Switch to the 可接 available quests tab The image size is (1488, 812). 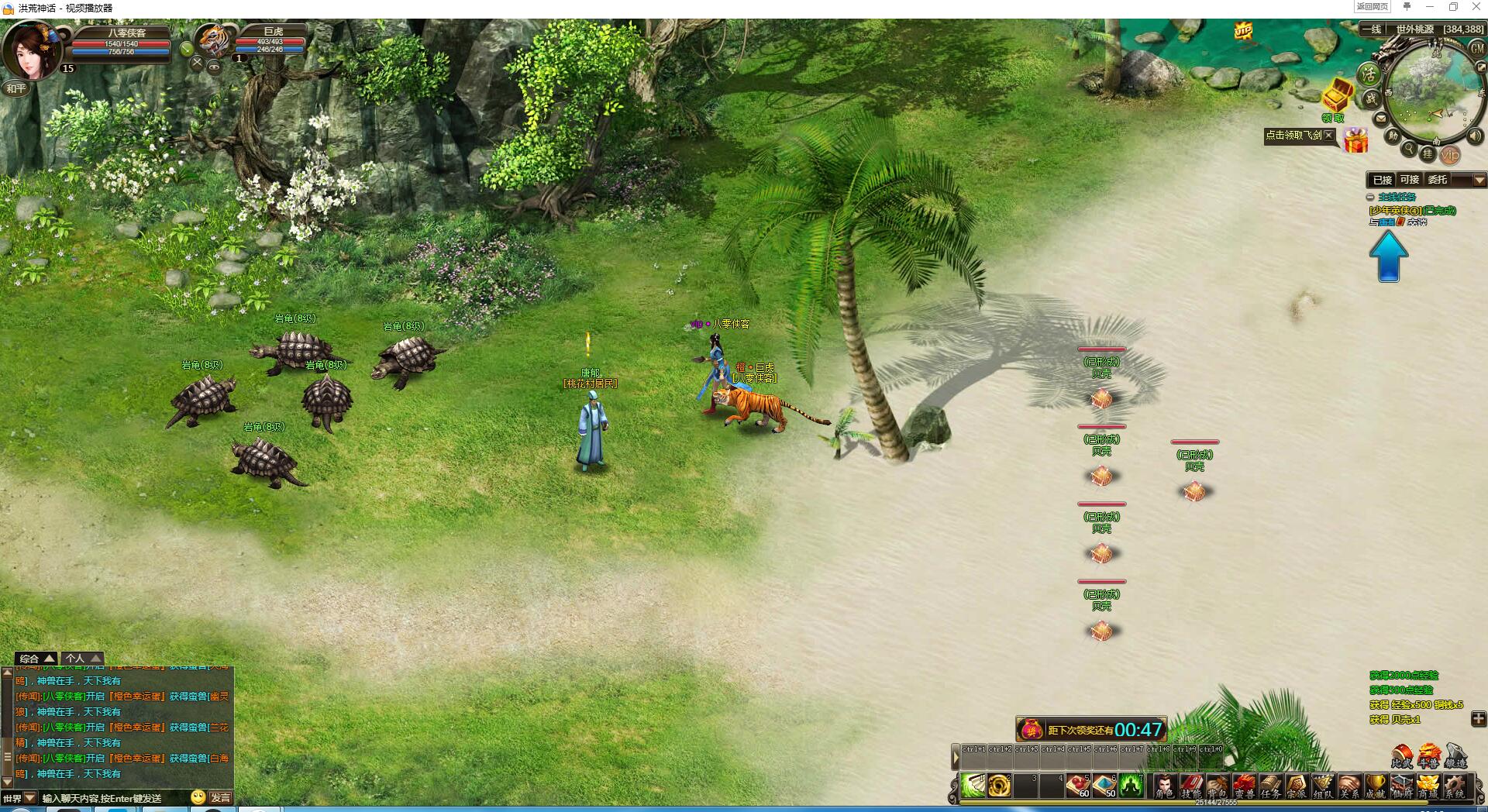pos(1410,180)
